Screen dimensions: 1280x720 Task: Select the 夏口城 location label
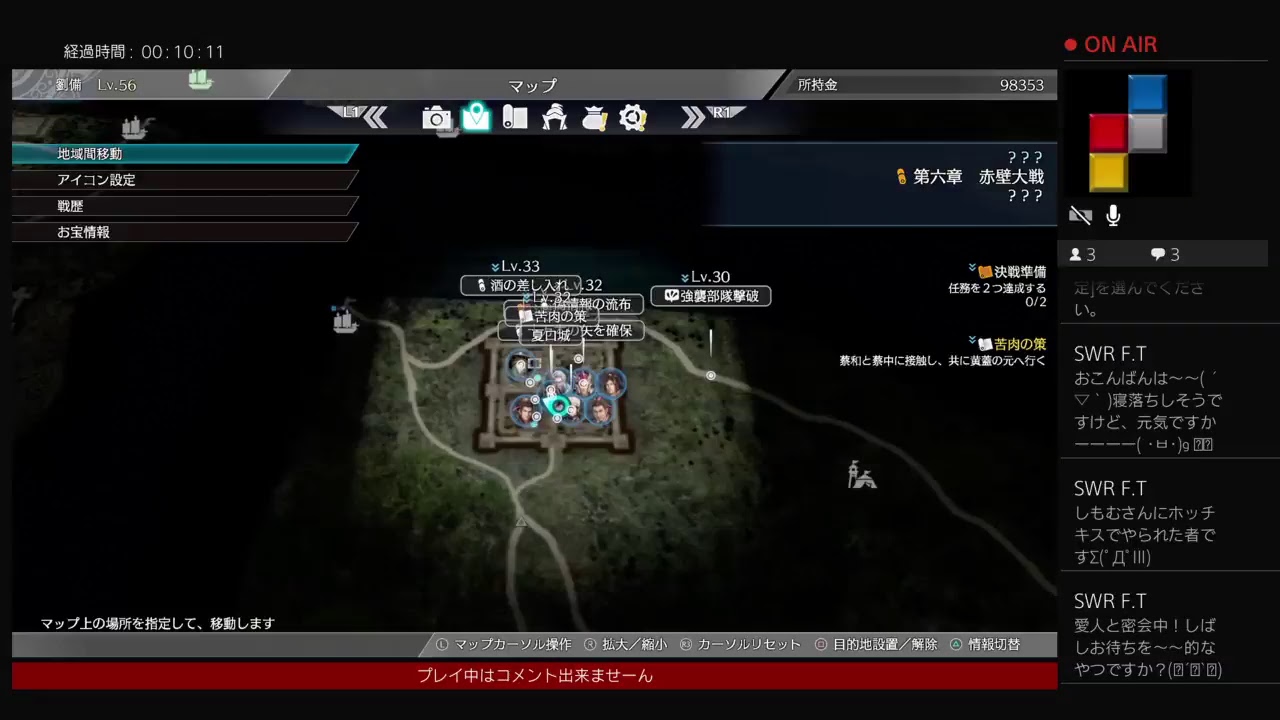[552, 335]
